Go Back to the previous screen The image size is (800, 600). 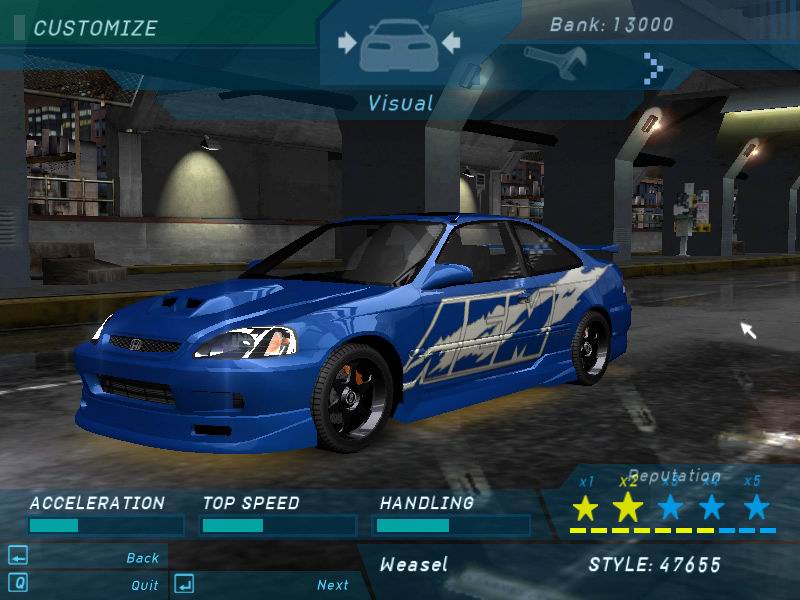click(x=143, y=558)
